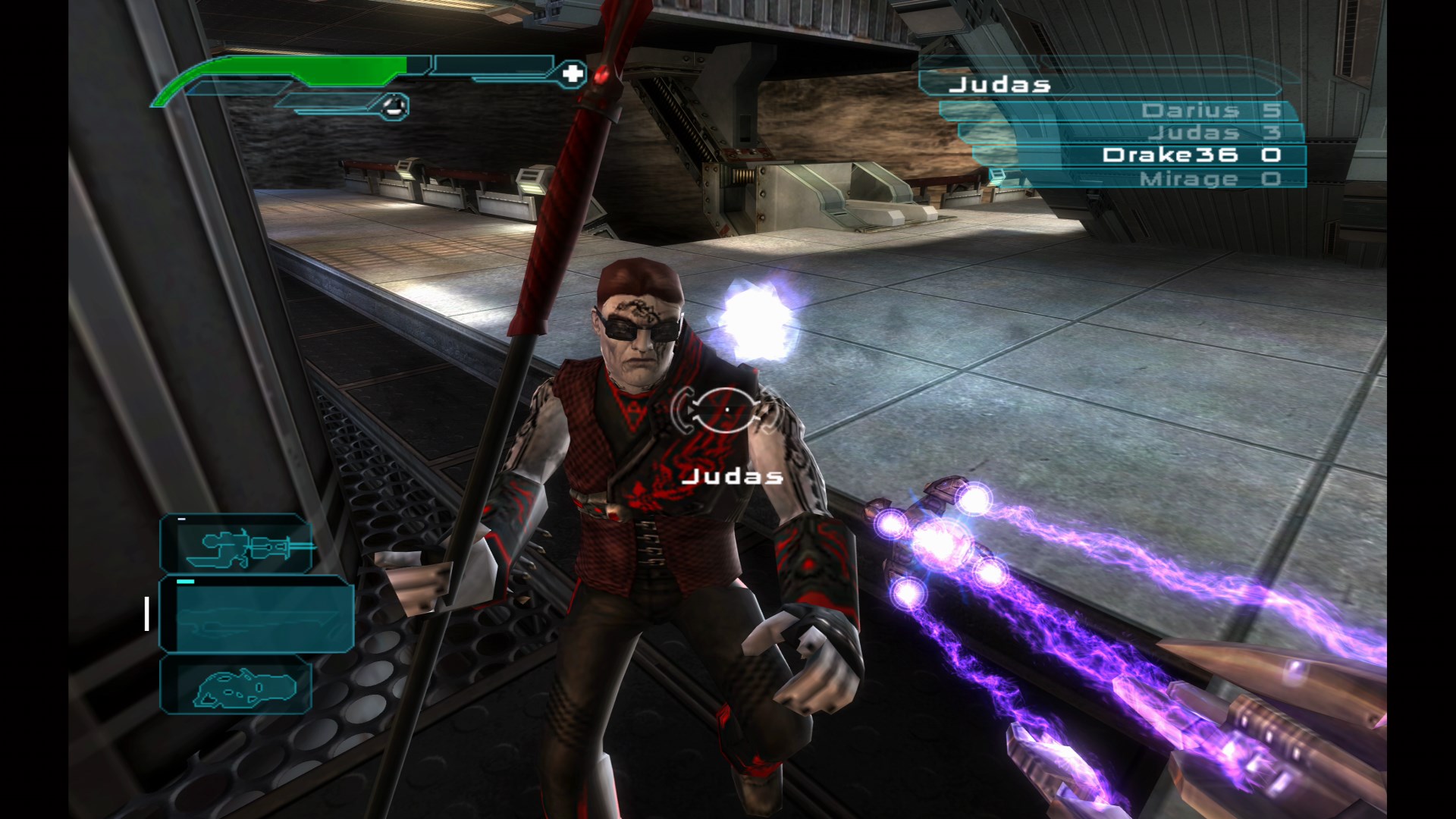The height and width of the screenshot is (819, 1456).
Task: Click the Judas name label above the enemy
Action: pyautogui.click(x=733, y=476)
